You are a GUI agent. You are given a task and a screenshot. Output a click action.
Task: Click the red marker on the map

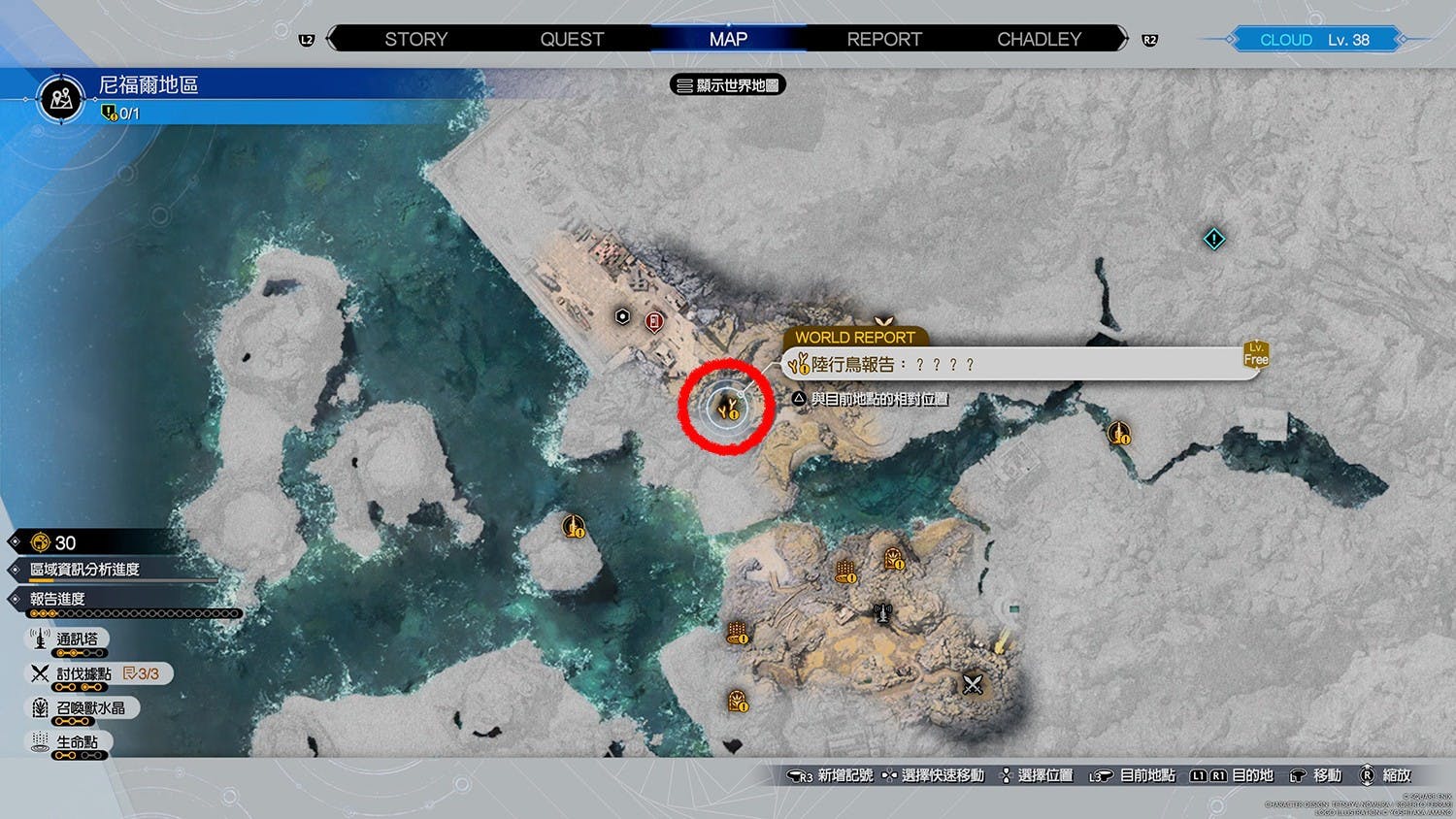[x=655, y=321]
